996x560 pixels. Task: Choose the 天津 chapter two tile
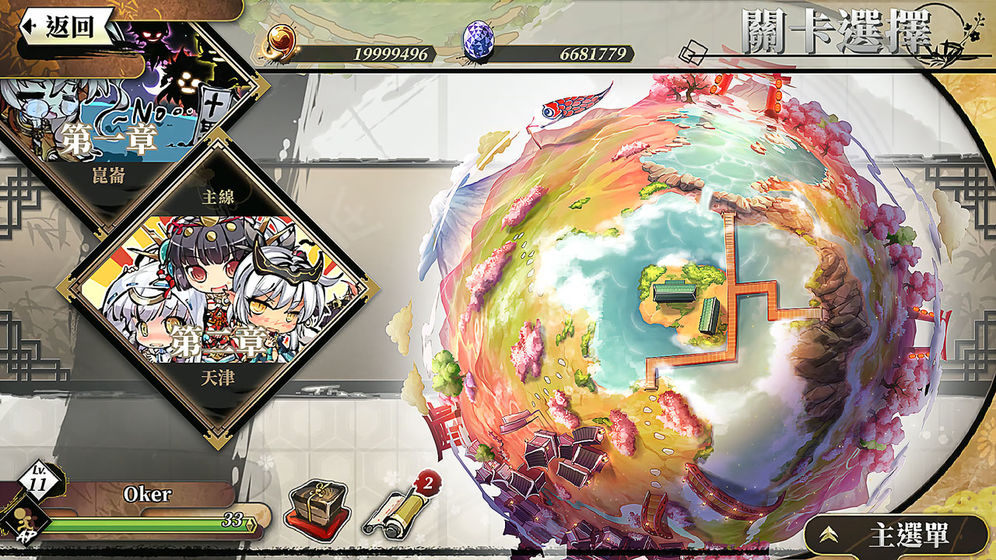pyautogui.click(x=216, y=300)
